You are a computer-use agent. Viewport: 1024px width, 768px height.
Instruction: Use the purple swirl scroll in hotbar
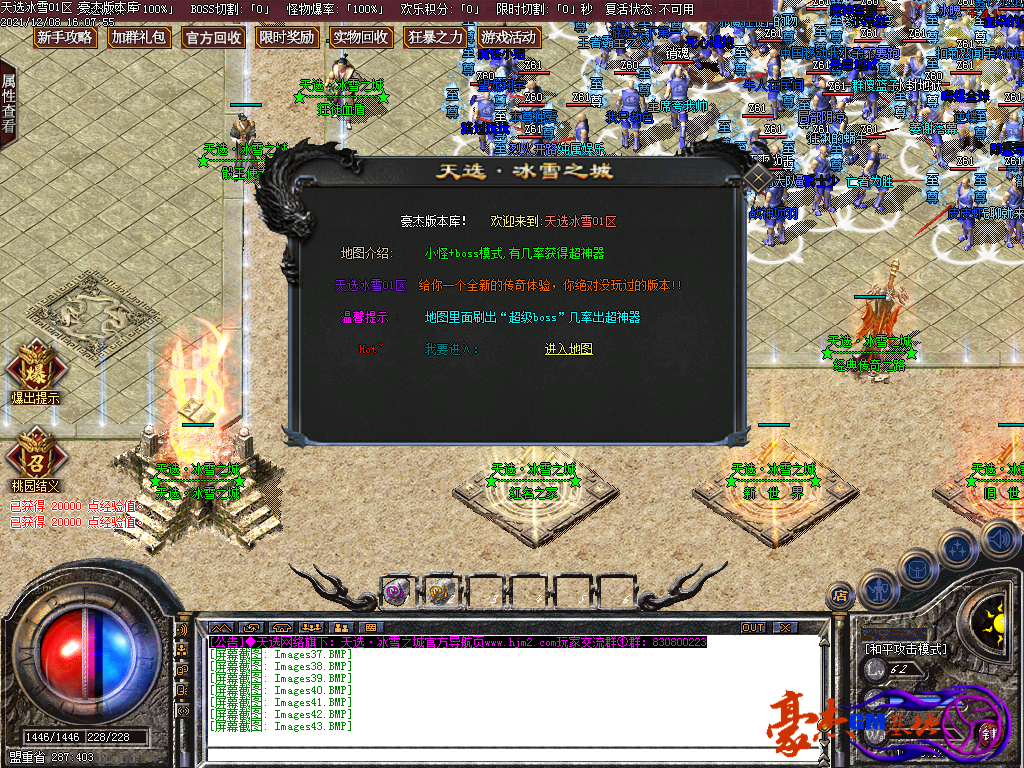(396, 593)
